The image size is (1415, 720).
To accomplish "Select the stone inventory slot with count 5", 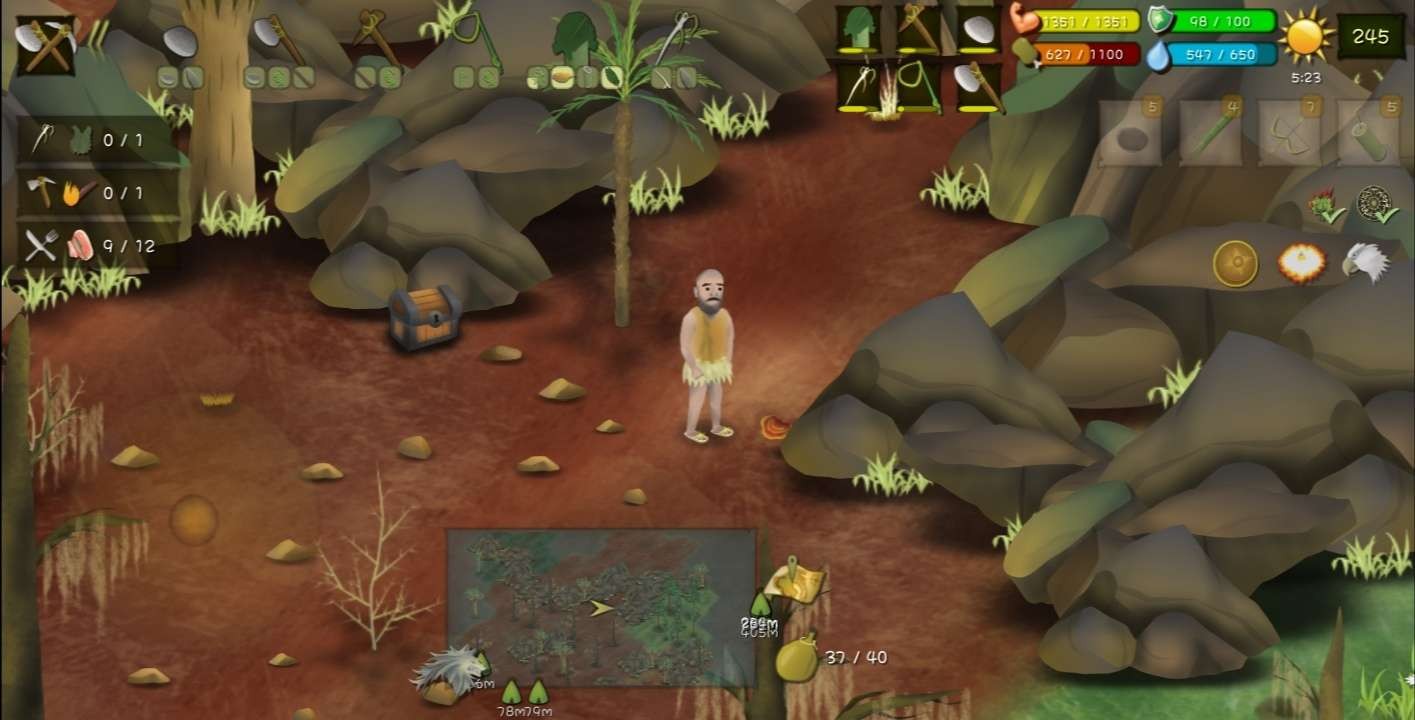I will click(x=1131, y=133).
